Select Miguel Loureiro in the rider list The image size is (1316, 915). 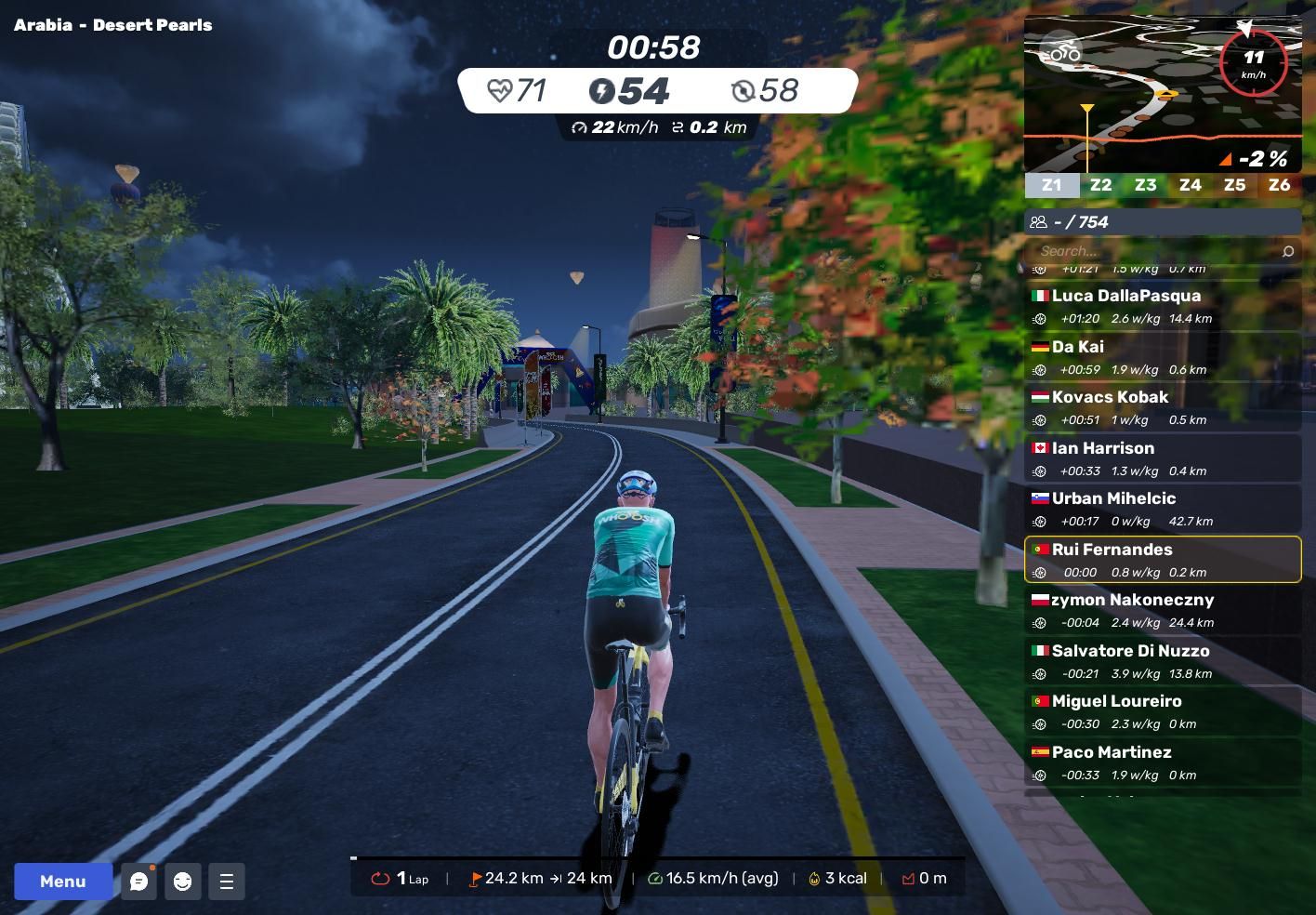(1162, 711)
